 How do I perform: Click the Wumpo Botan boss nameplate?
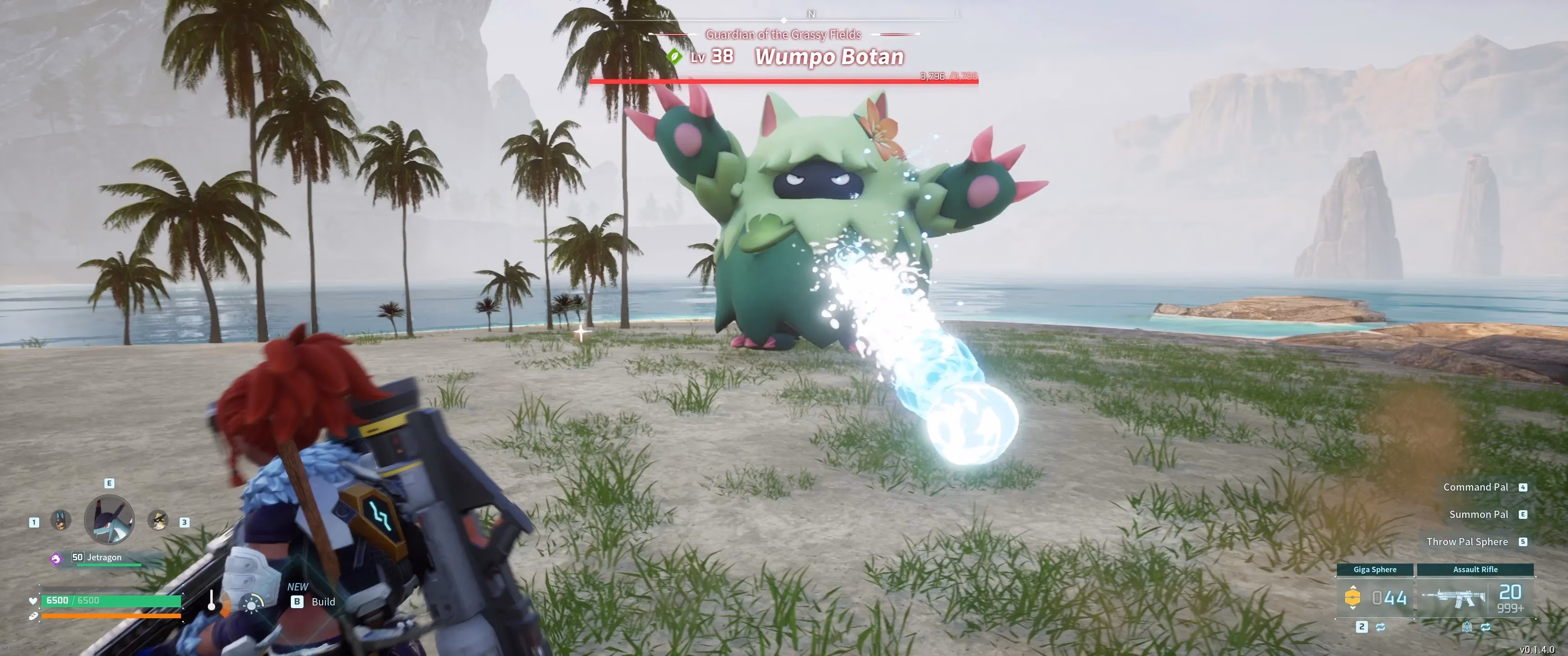click(829, 56)
